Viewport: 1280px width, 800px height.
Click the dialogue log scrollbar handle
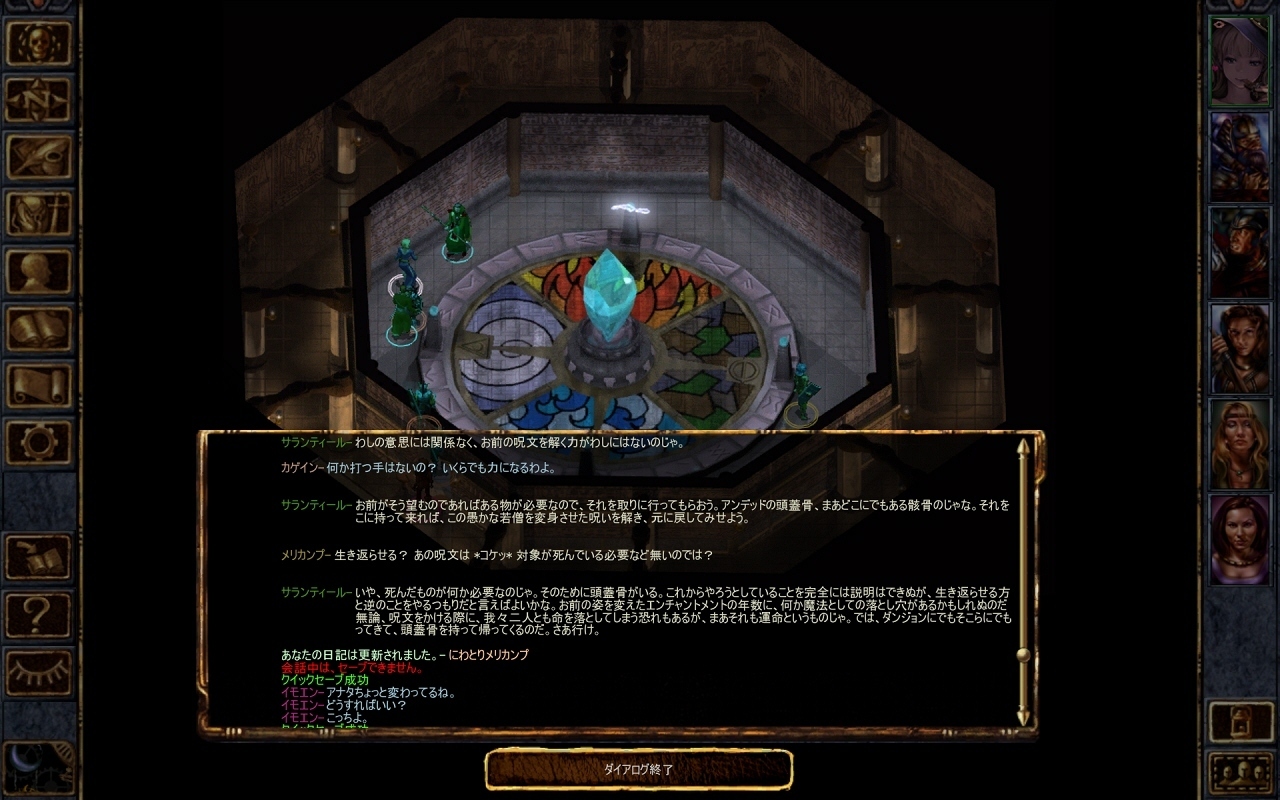[1023, 655]
